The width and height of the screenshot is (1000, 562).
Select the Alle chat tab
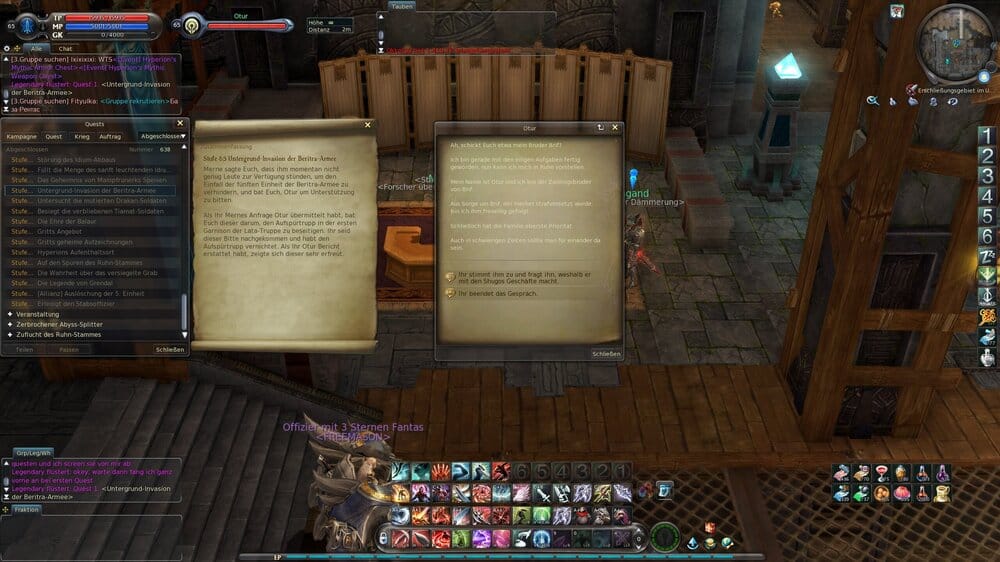(37, 48)
